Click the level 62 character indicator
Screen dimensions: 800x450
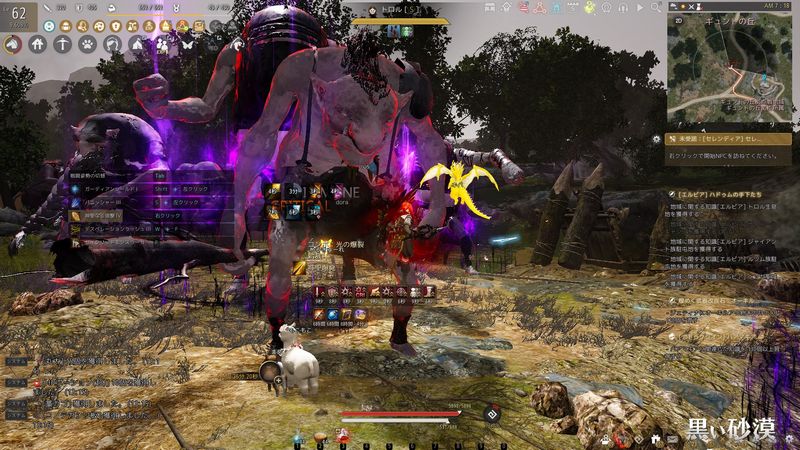tap(18, 15)
